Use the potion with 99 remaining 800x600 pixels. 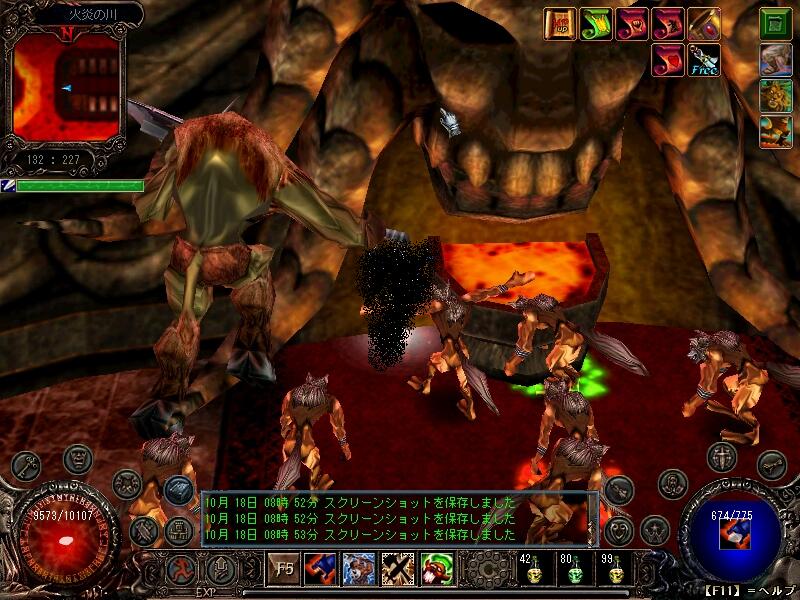pyautogui.click(x=614, y=574)
